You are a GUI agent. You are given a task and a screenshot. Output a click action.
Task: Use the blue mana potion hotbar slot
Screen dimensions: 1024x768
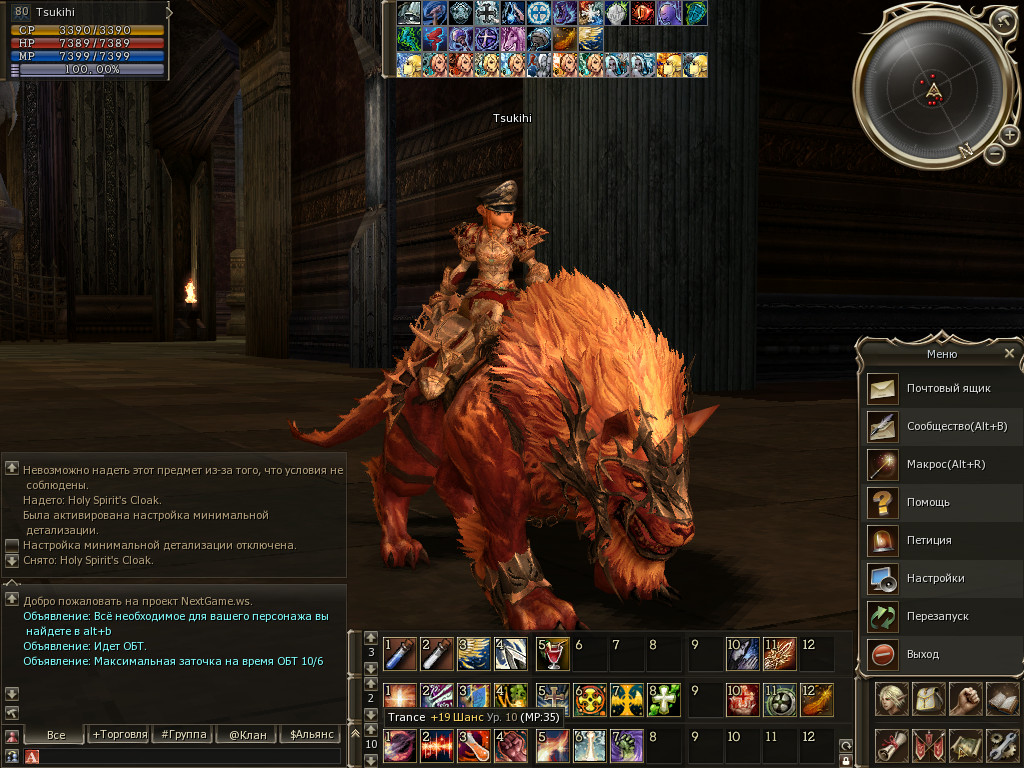[x=399, y=653]
